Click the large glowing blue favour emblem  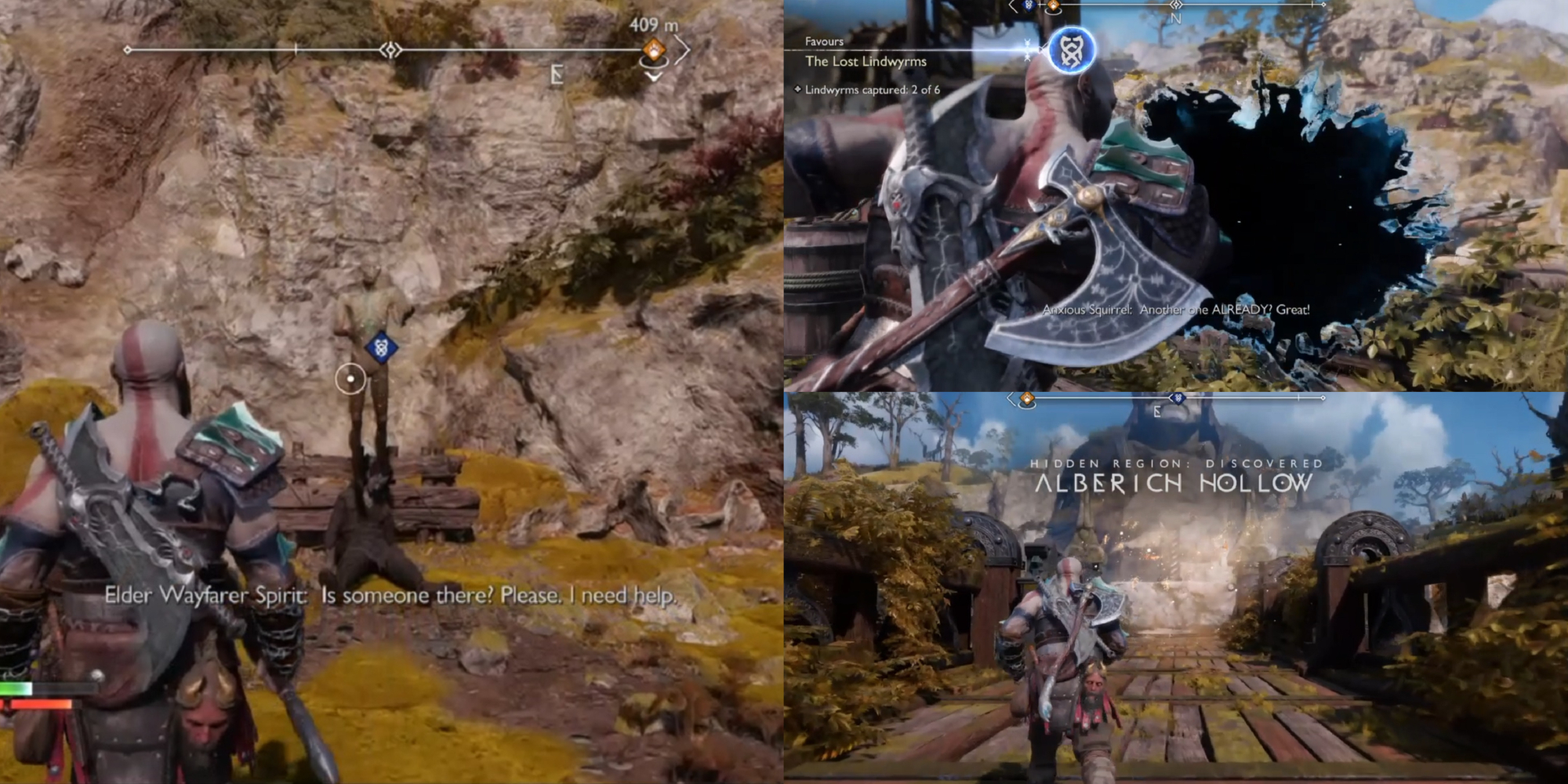tap(1071, 50)
